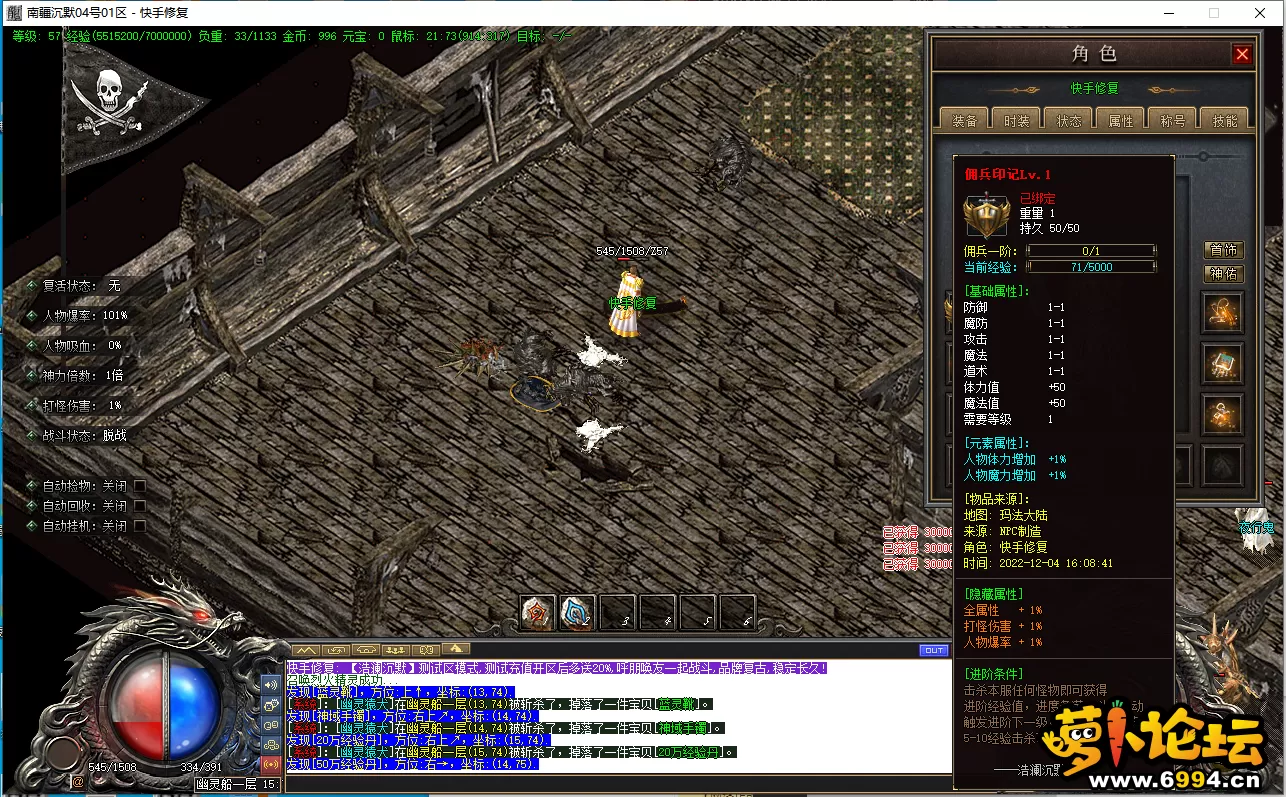The image size is (1286, 797).
Task: Click the 首饰 jewelry button
Action: (x=1223, y=250)
